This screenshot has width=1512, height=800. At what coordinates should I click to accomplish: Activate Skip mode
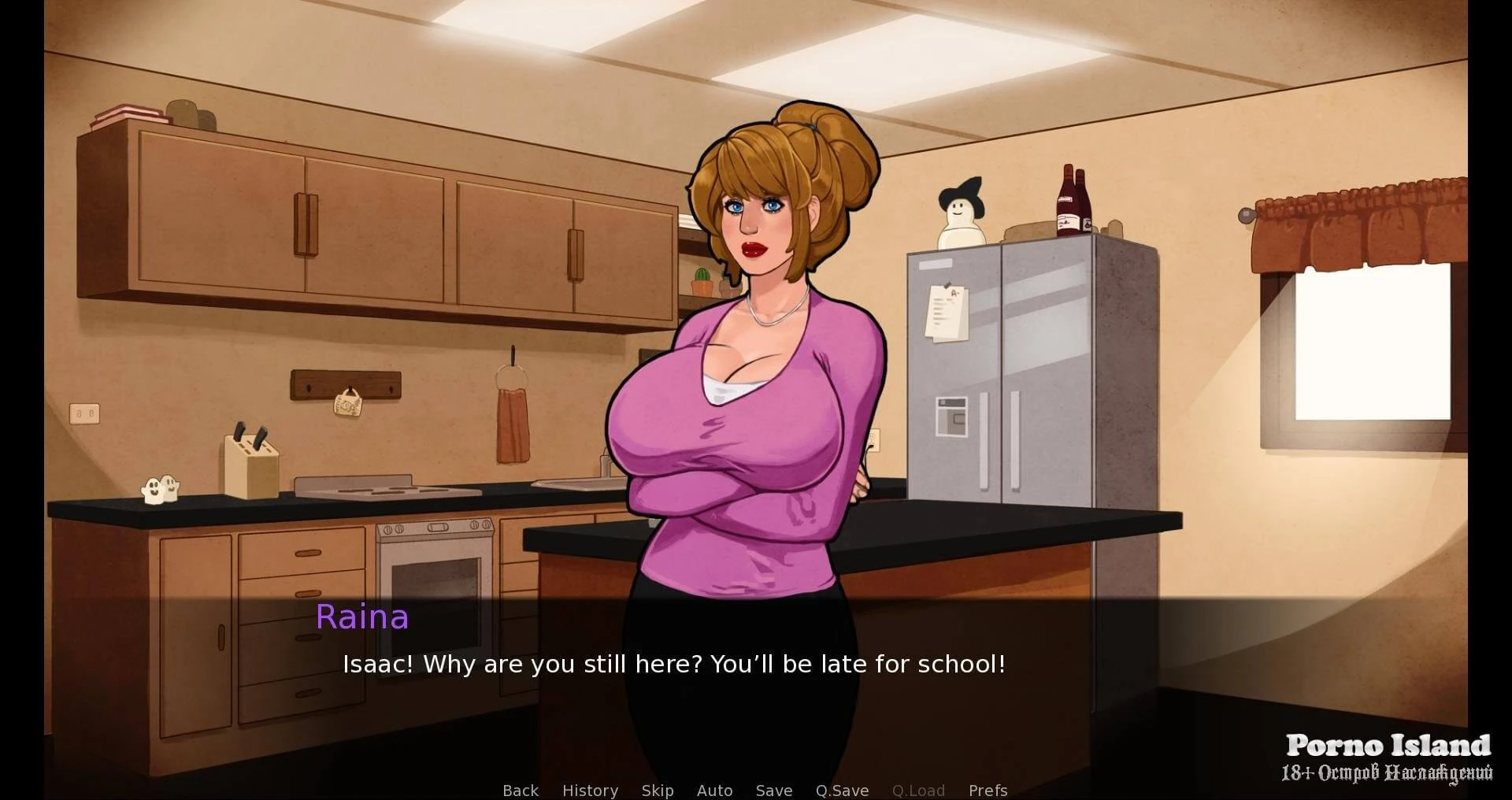[658, 790]
